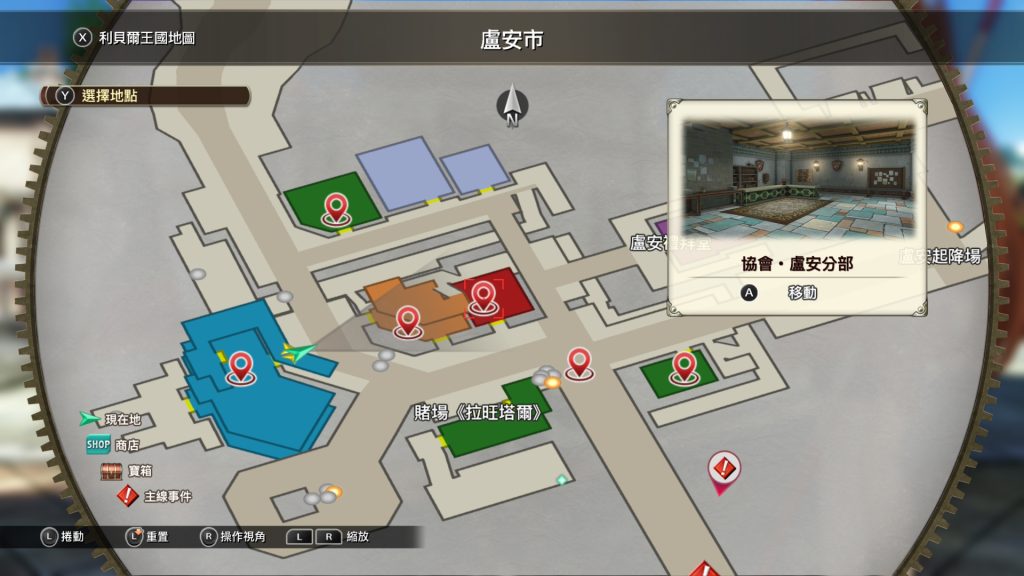Click the 商店 shop legend entry
This screenshot has height=576, width=1024.
pos(113,445)
